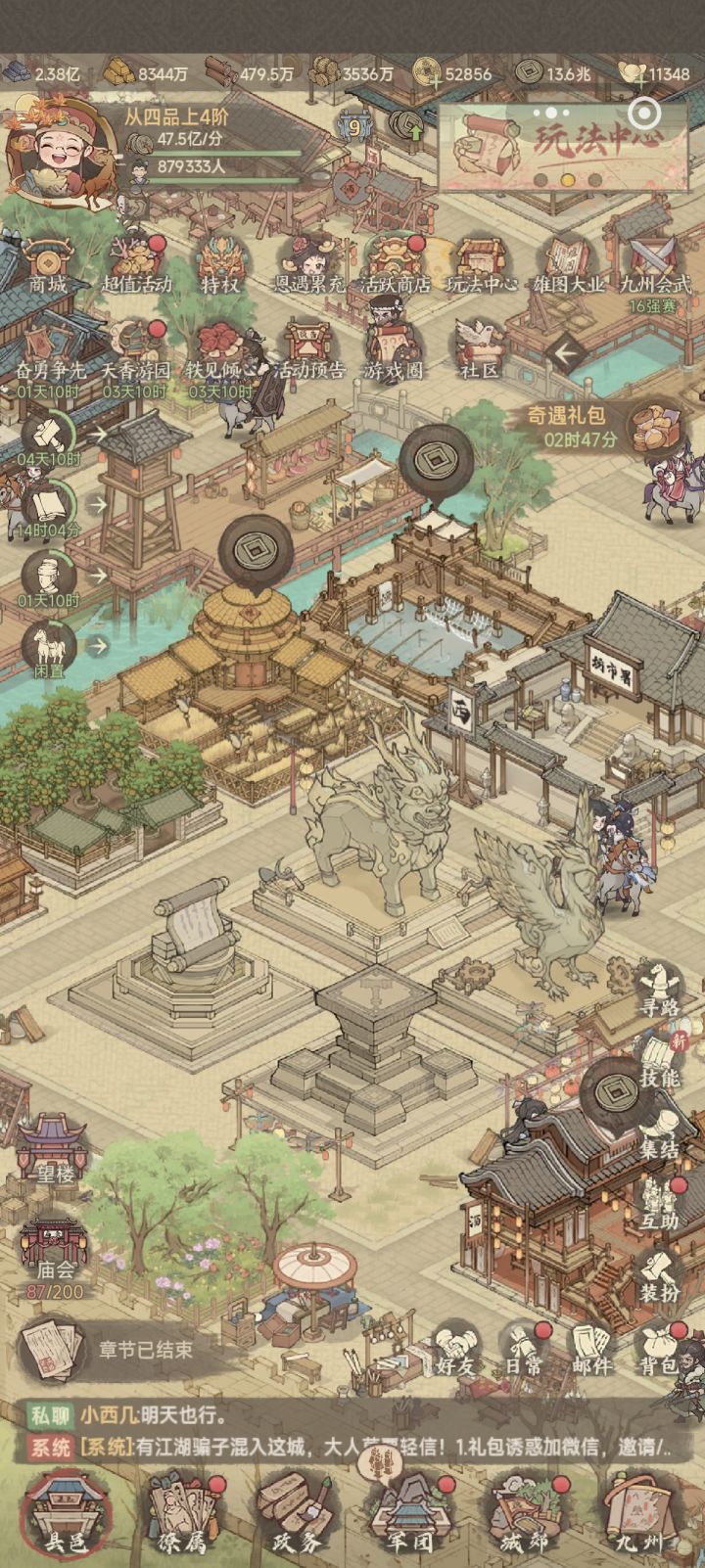Viewport: 705px width, 1568px height.
Task: Open the 邮件 mail button
Action: [590, 1351]
